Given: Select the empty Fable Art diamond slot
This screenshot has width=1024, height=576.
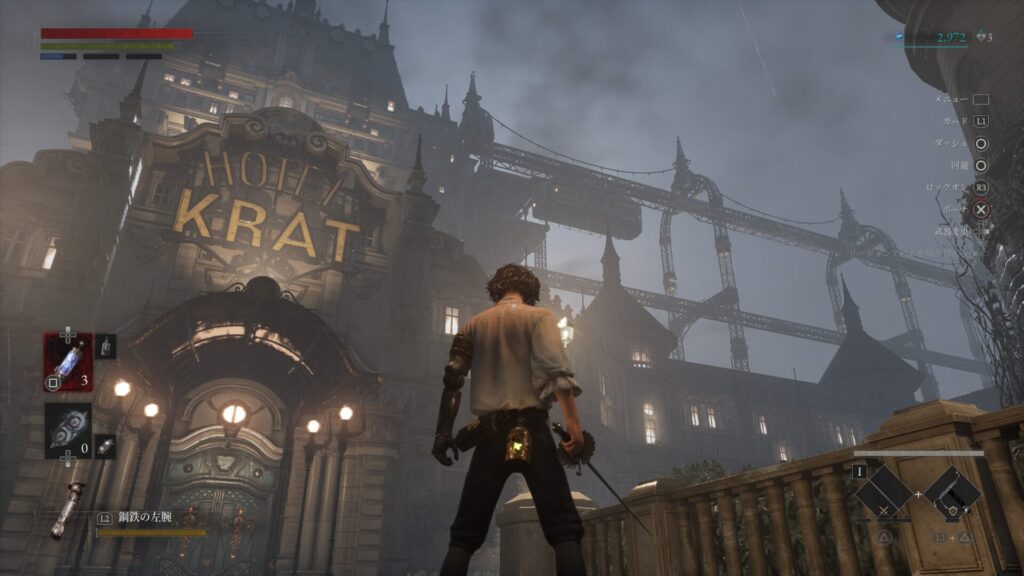Looking at the screenshot, I should [884, 493].
